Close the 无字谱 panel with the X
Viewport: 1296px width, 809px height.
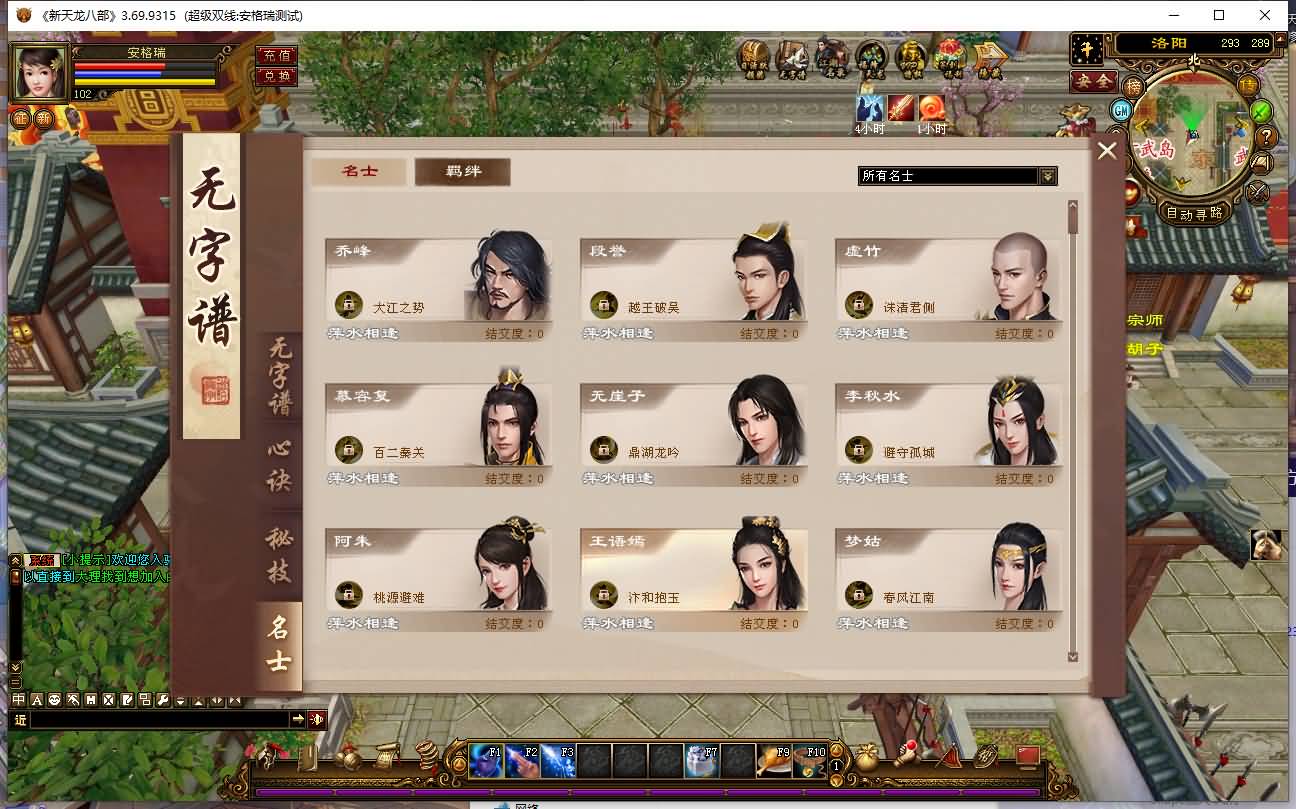click(x=1107, y=151)
